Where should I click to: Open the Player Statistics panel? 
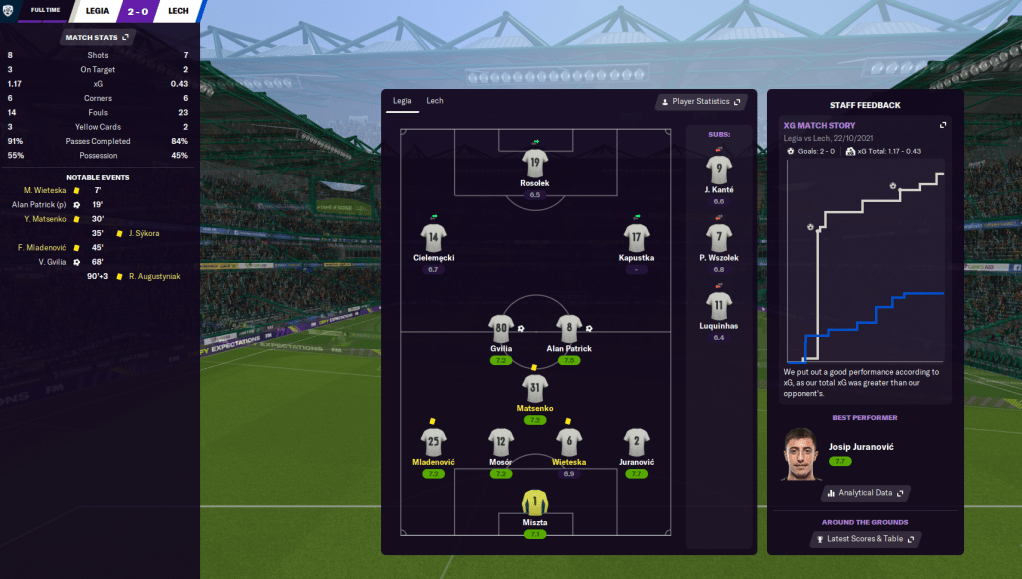click(x=701, y=102)
